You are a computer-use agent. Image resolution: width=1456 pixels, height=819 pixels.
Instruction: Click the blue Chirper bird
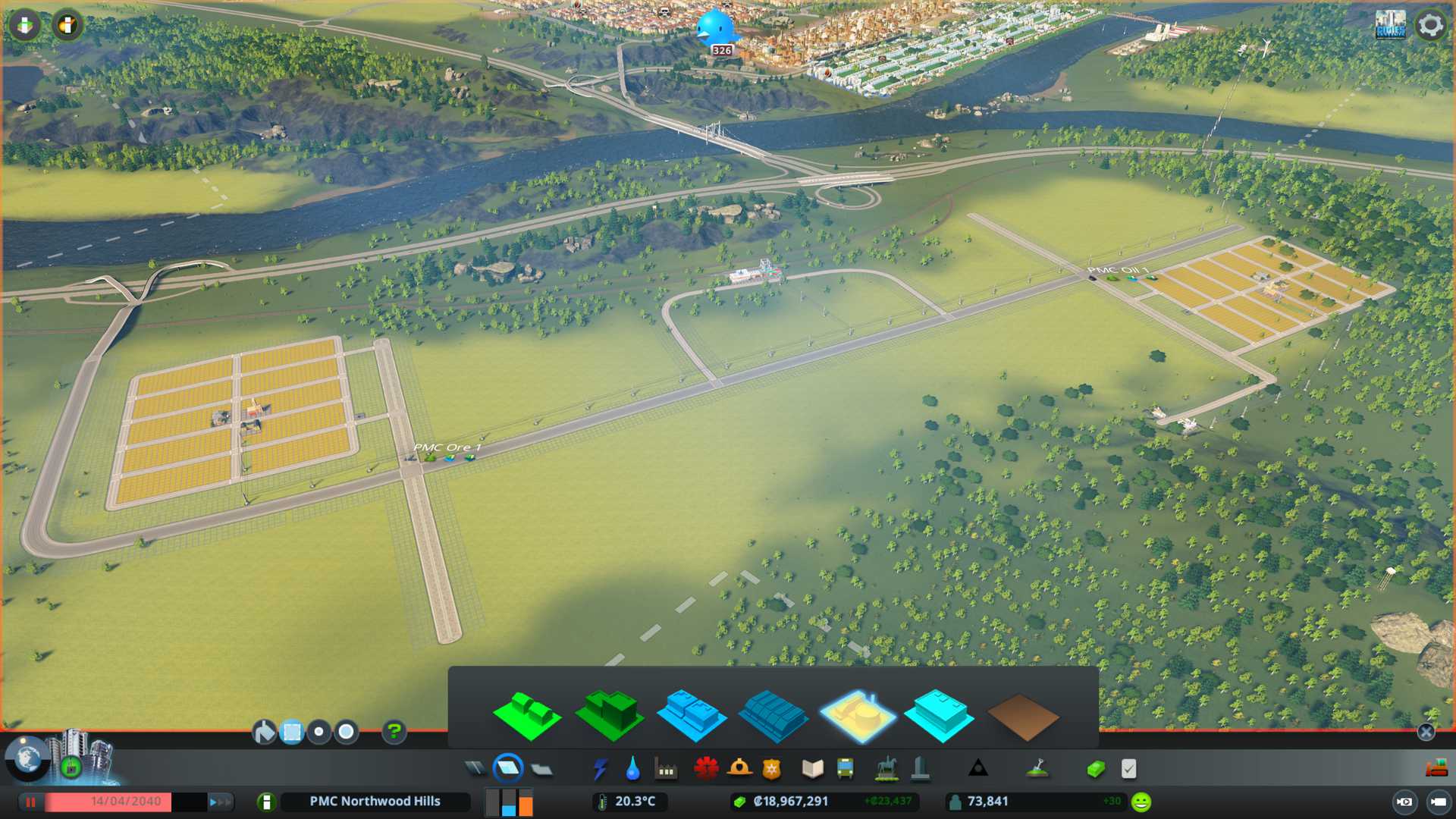[714, 29]
